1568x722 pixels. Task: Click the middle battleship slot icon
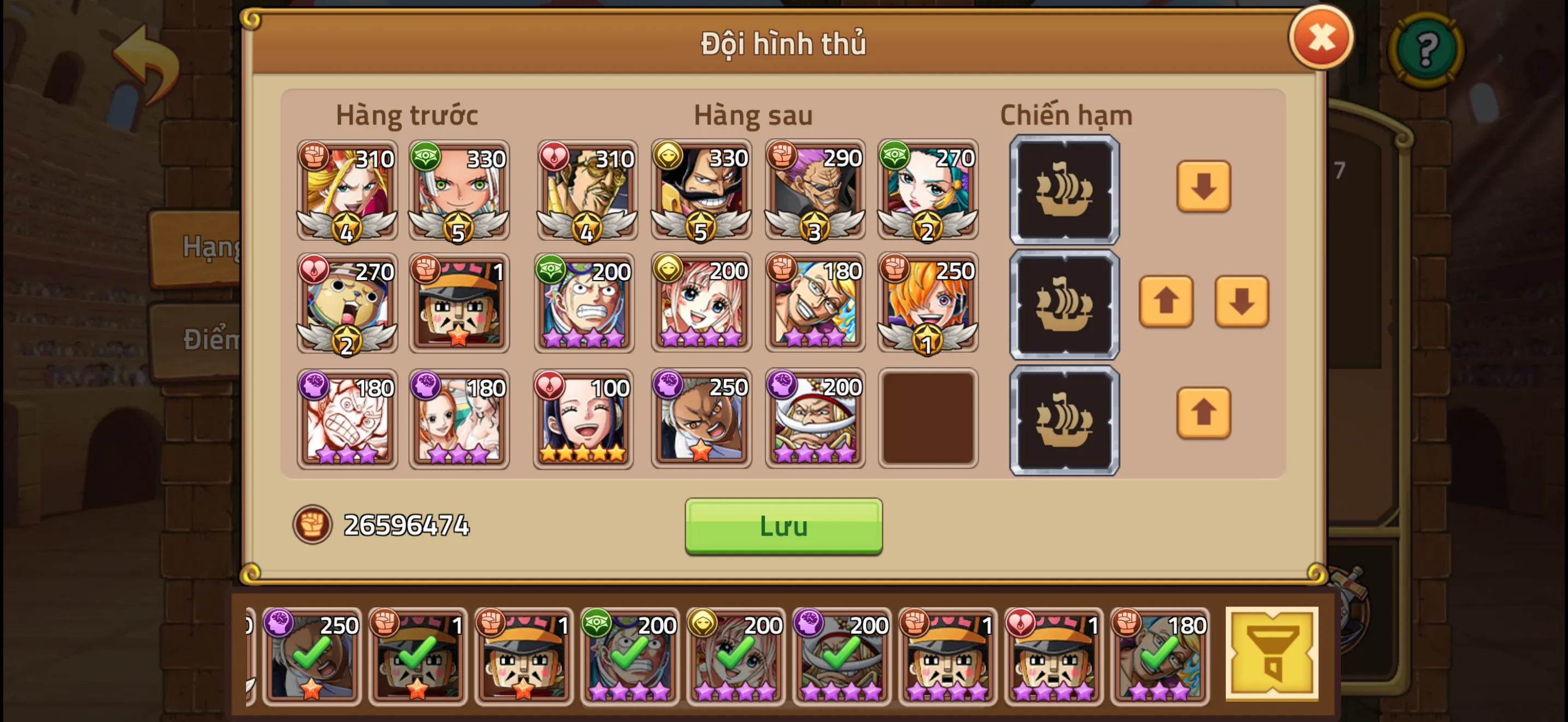tap(1064, 304)
